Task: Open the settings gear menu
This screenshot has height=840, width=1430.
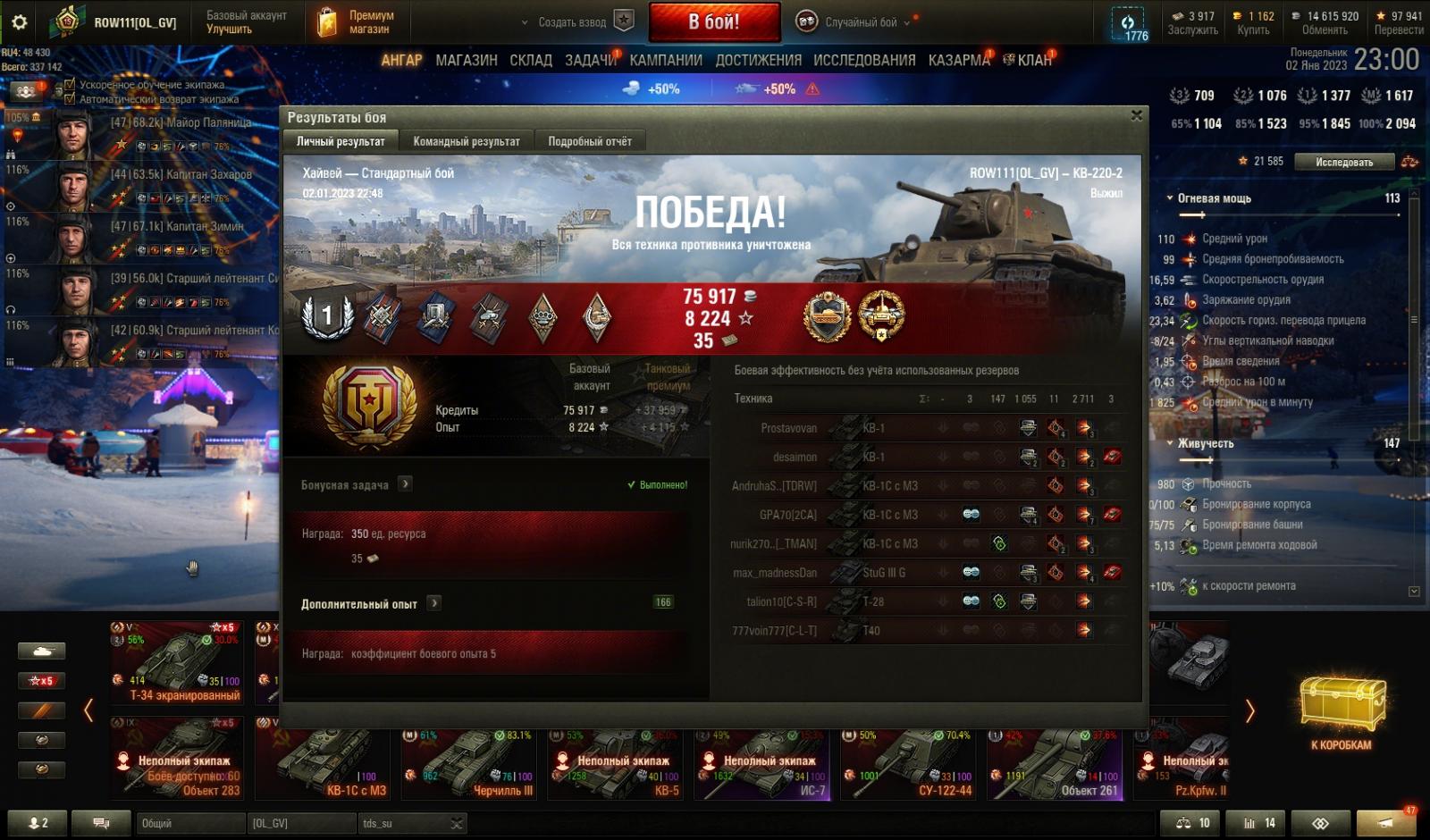Action: pos(19,22)
